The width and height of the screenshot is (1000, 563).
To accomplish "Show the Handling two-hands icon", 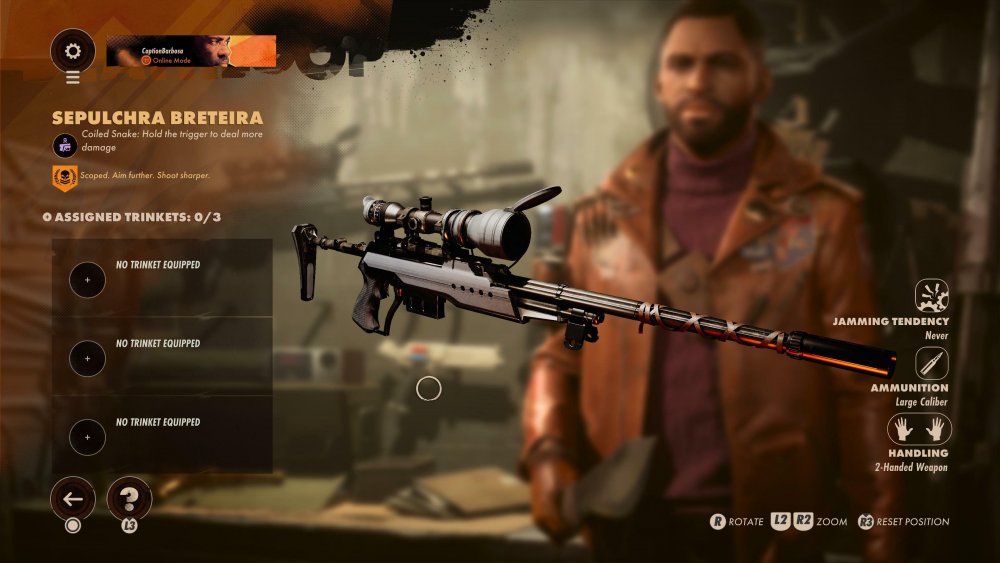I will (x=920, y=429).
